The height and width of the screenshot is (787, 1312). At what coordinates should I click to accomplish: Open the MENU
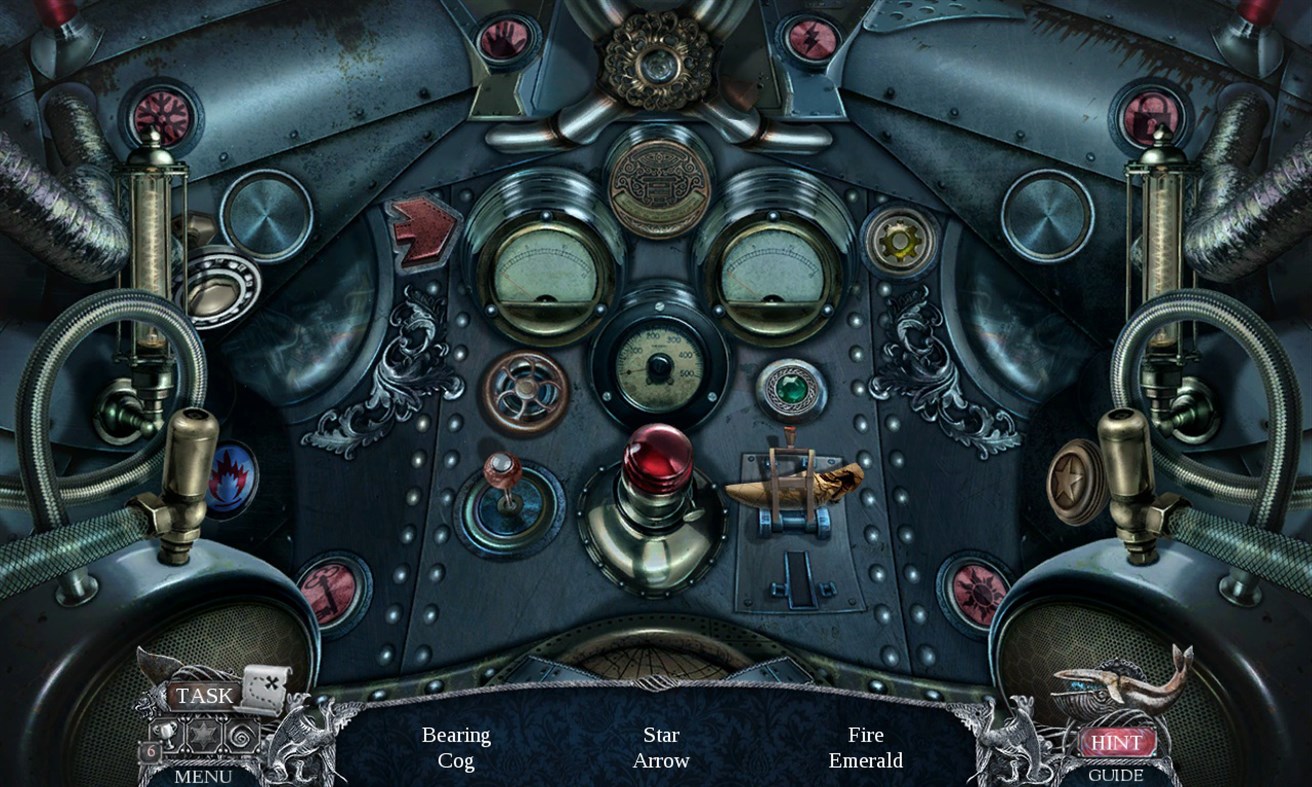pyautogui.click(x=202, y=778)
